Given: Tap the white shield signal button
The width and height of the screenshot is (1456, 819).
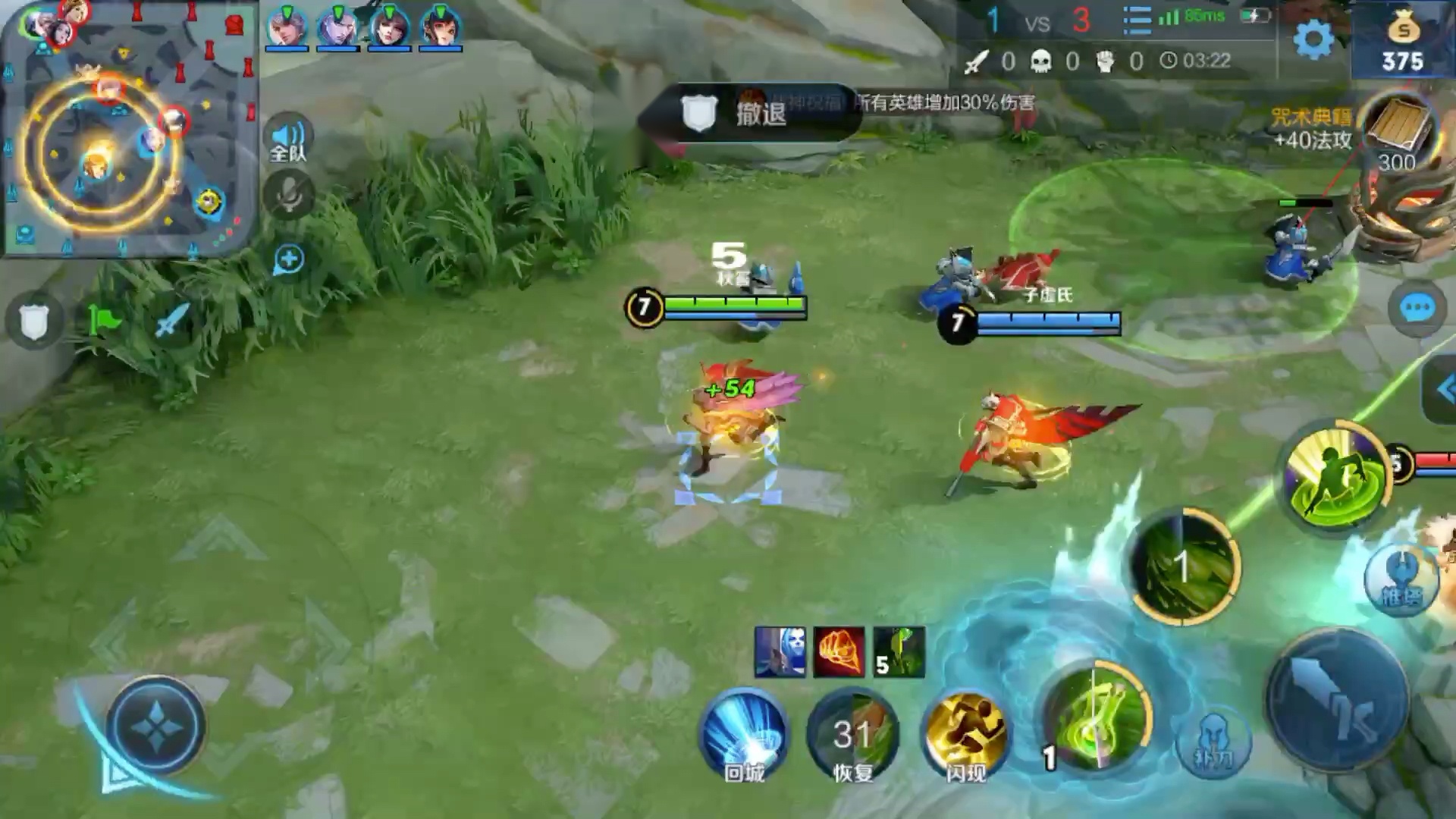Looking at the screenshot, I should tap(33, 320).
